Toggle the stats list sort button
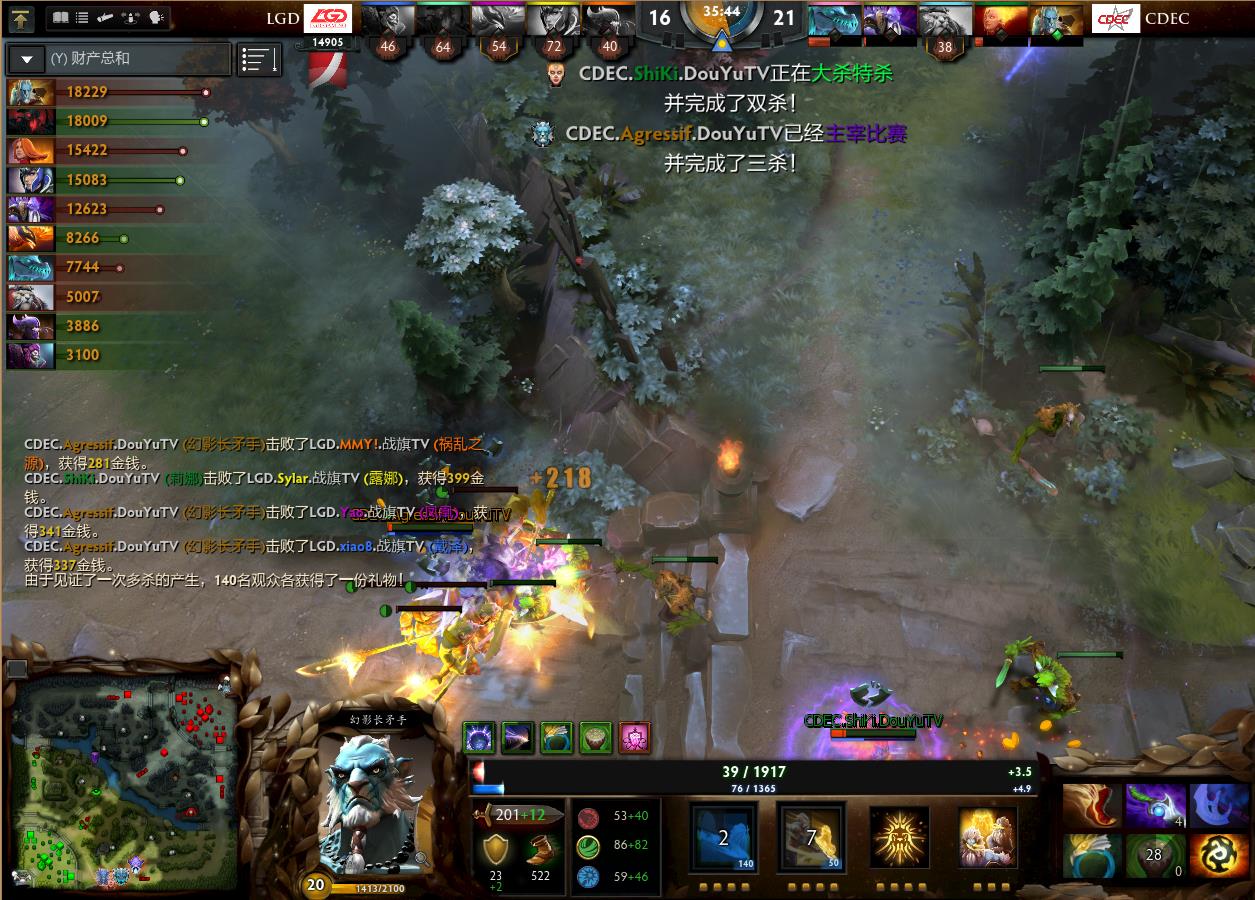 tap(259, 60)
